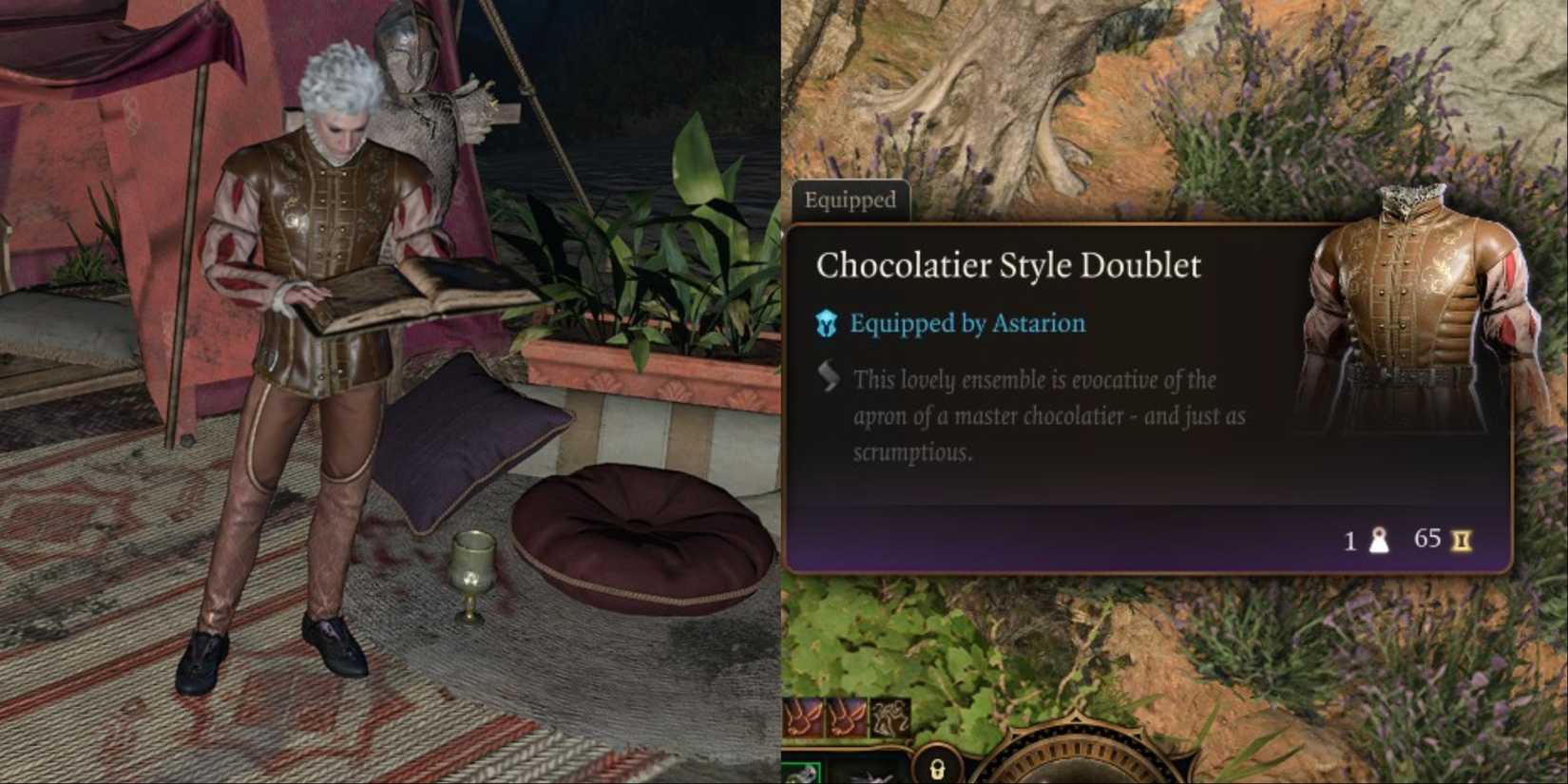Toggle the Equipped state of the doublet
The image size is (1568, 784).
(852, 200)
